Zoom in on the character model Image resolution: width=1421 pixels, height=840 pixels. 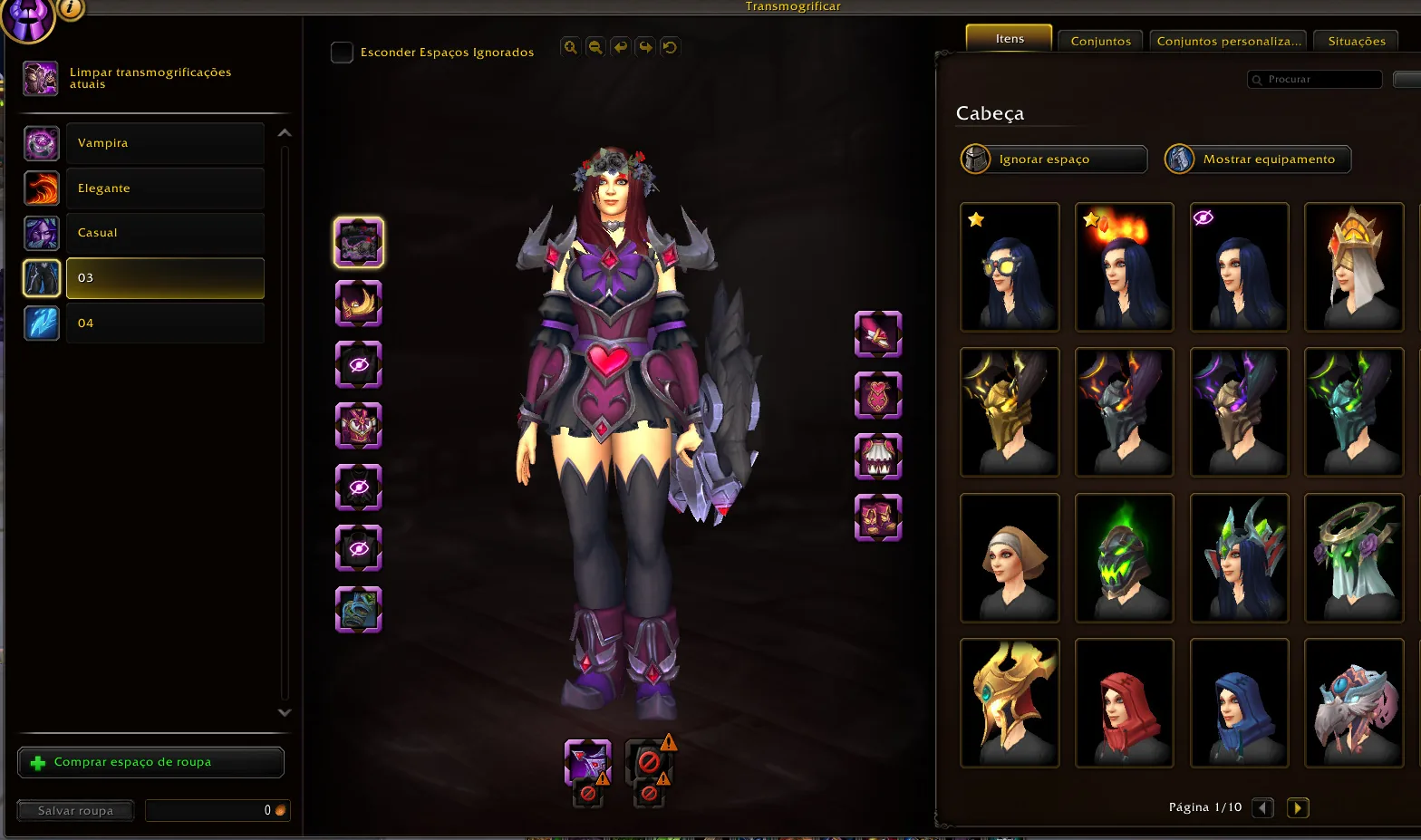coord(570,46)
